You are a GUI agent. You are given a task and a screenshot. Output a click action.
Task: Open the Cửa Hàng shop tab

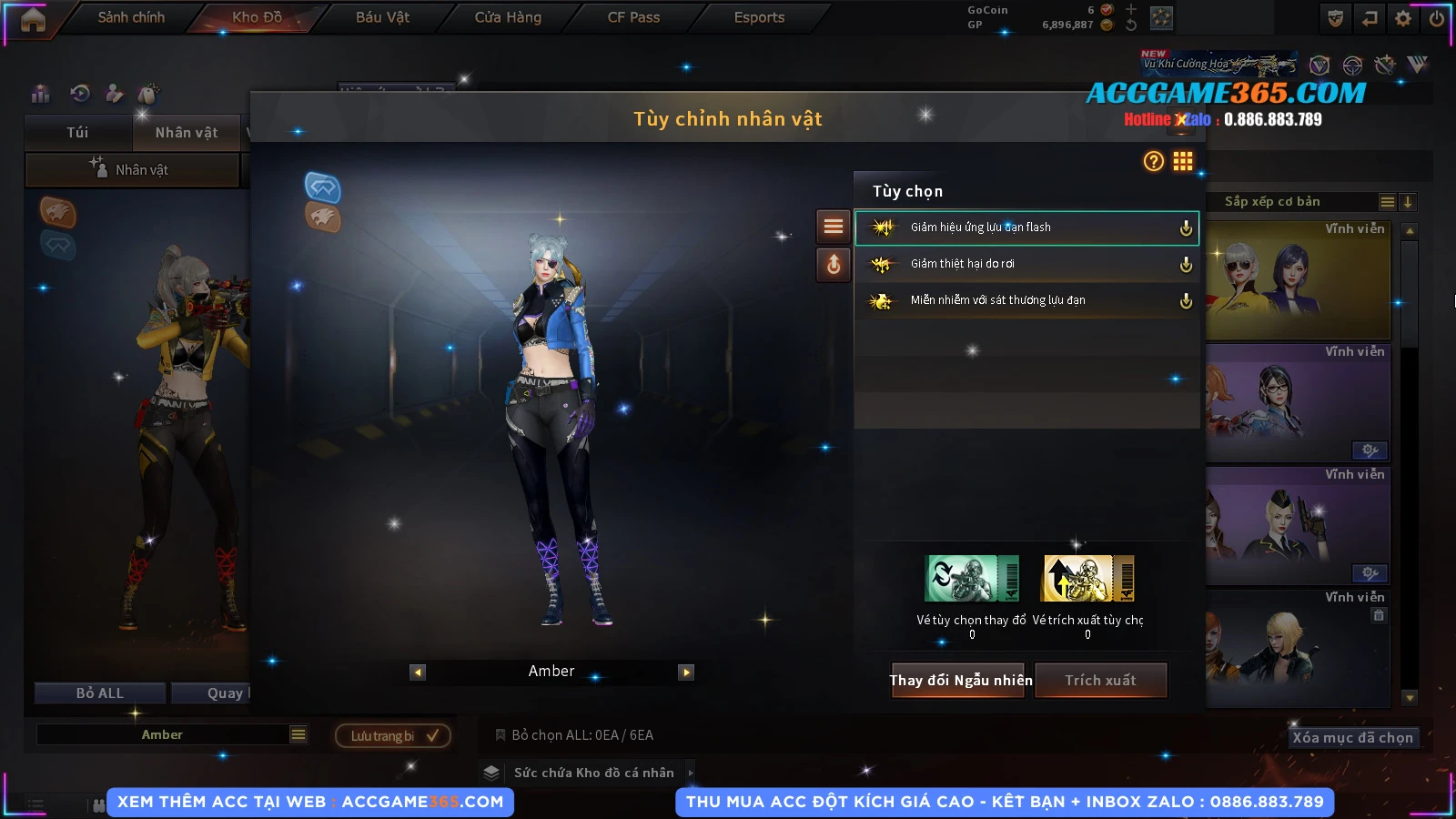click(x=508, y=17)
